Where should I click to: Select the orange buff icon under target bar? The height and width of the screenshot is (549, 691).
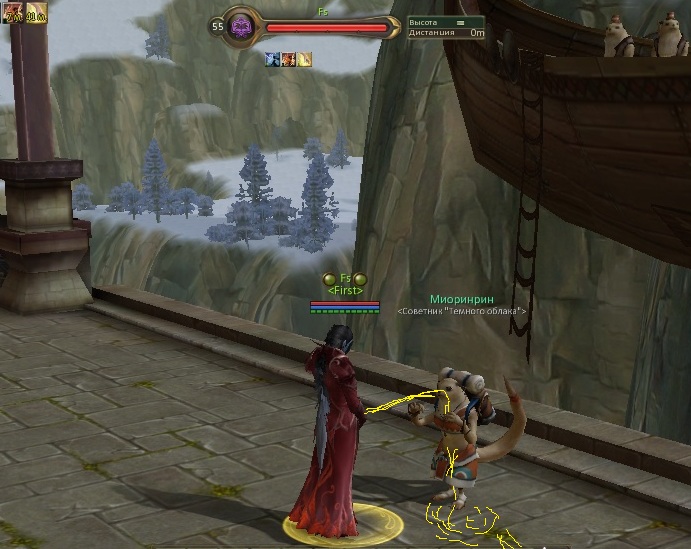tap(288, 60)
